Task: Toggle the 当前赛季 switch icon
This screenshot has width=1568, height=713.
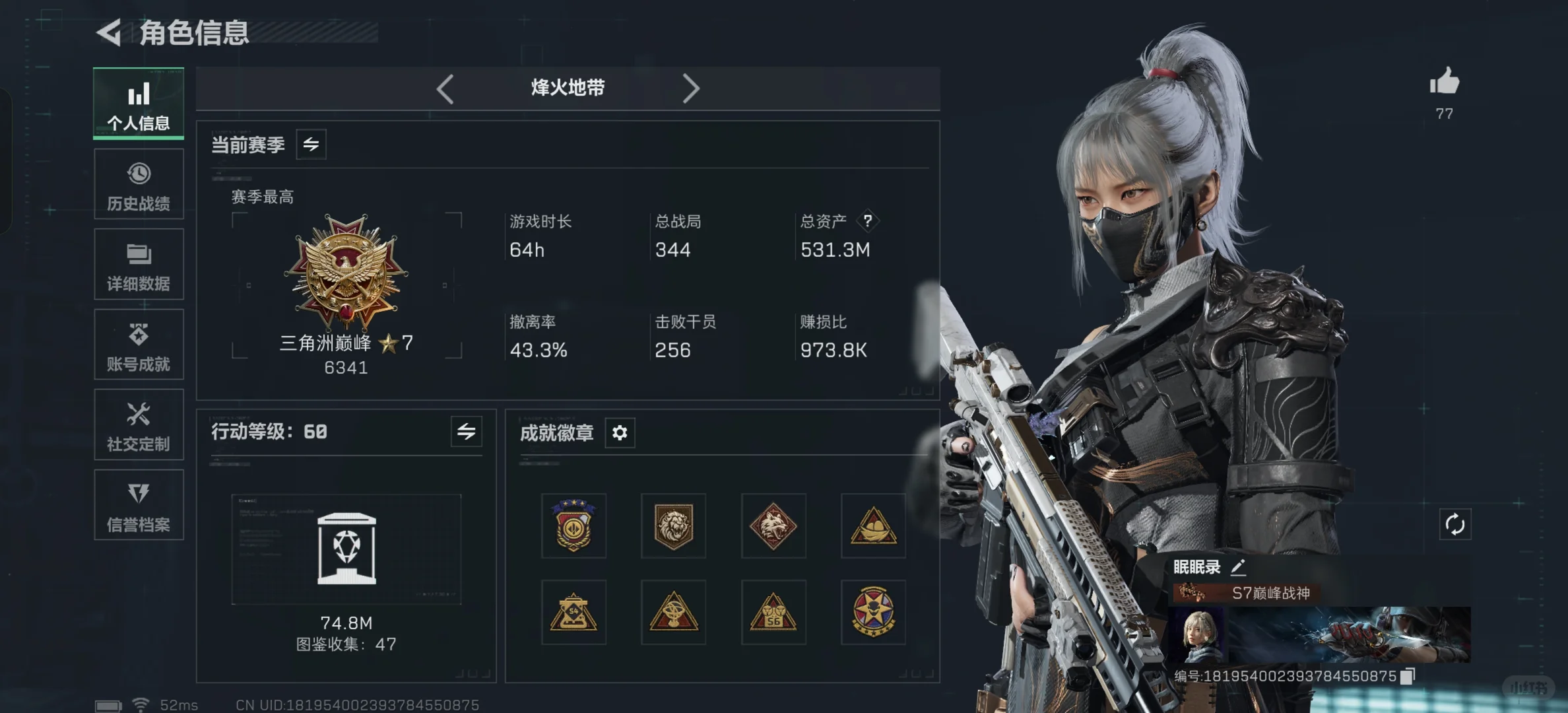Action: pos(311,144)
